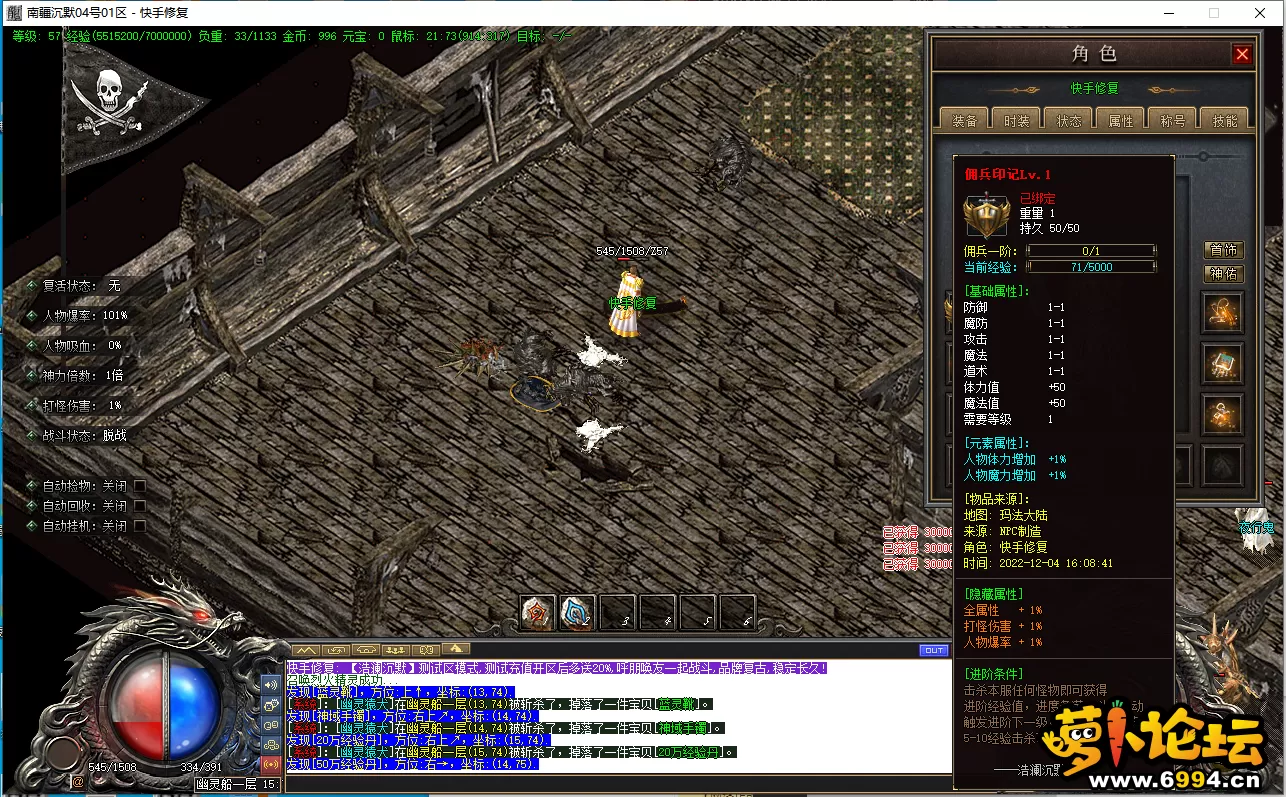Switch to the 称号 title tab
This screenshot has height=797, width=1286.
(1172, 120)
